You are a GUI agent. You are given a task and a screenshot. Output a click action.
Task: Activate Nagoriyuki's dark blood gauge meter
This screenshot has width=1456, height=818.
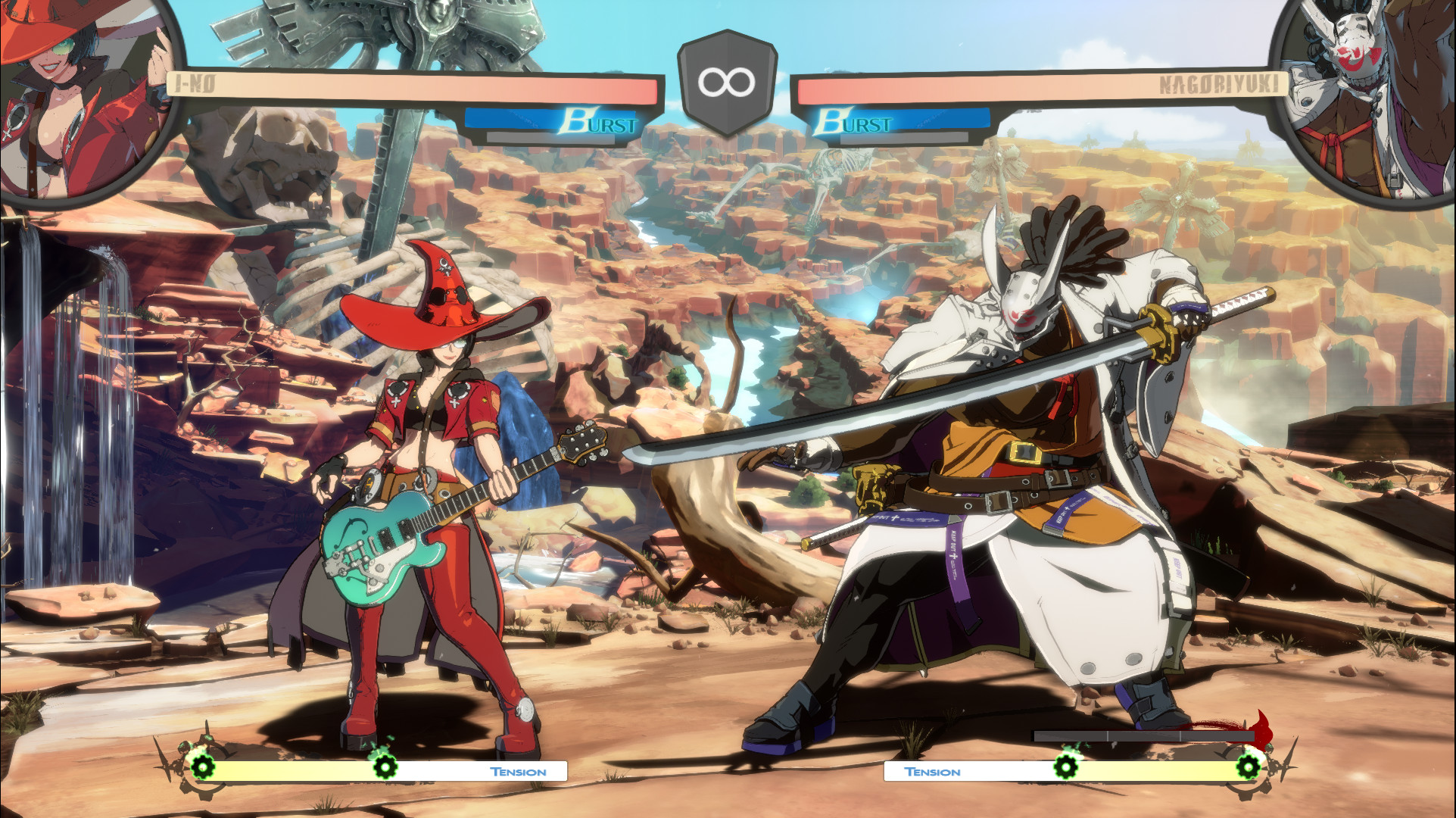(1143, 734)
